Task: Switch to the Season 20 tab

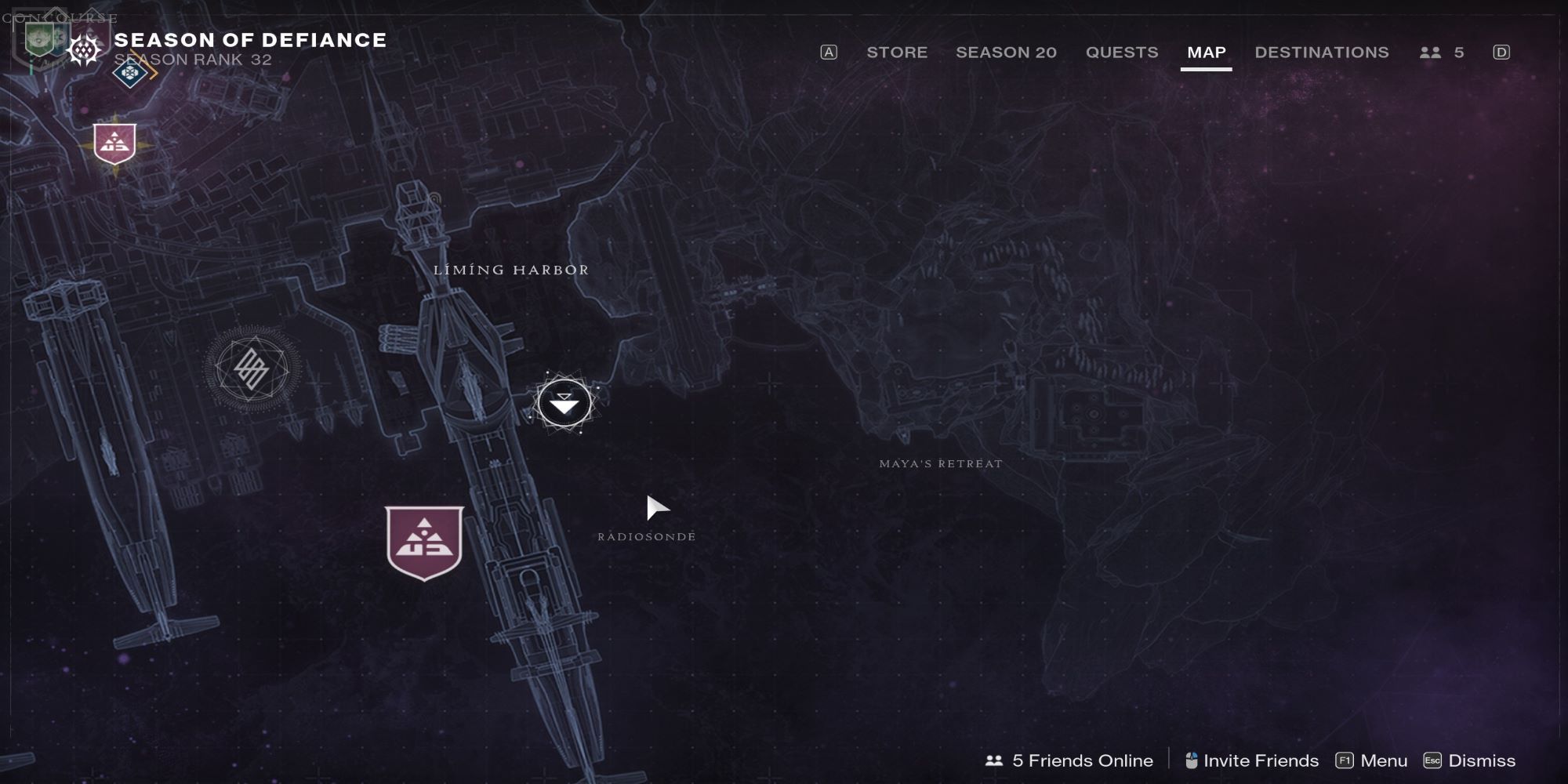Action: pos(1006,53)
